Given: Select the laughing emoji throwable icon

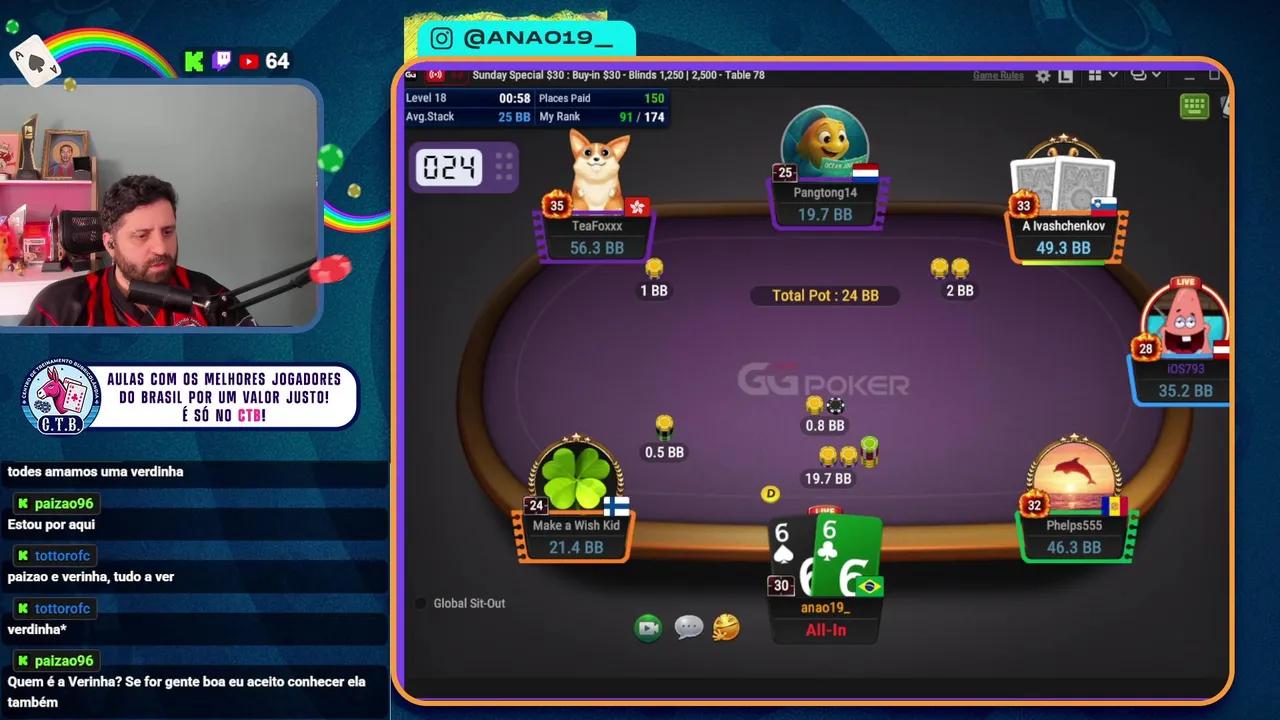Looking at the screenshot, I should pyautogui.click(x=725, y=628).
